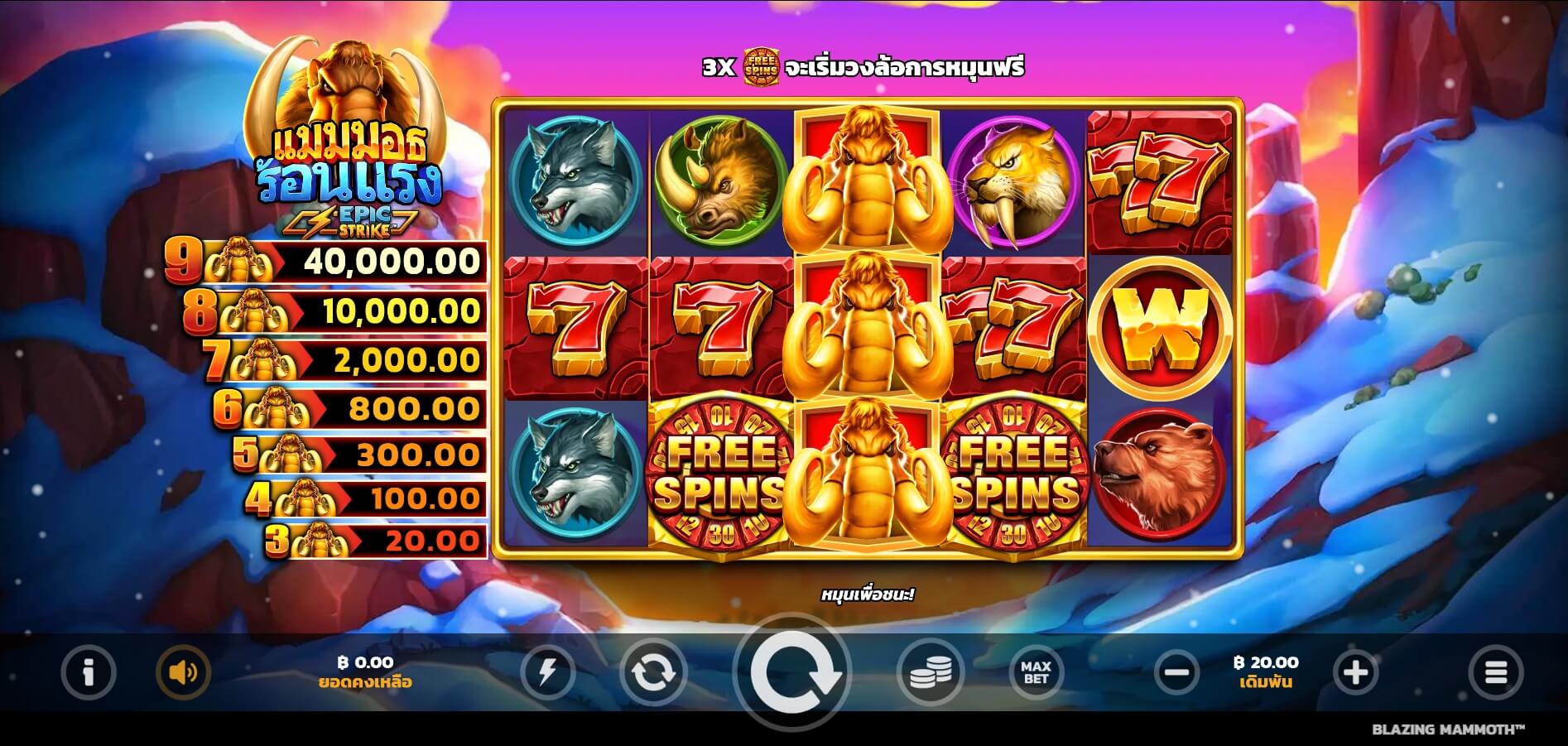The image size is (1568, 746).
Task: Spin the reels with the large spin button
Action: tap(792, 672)
